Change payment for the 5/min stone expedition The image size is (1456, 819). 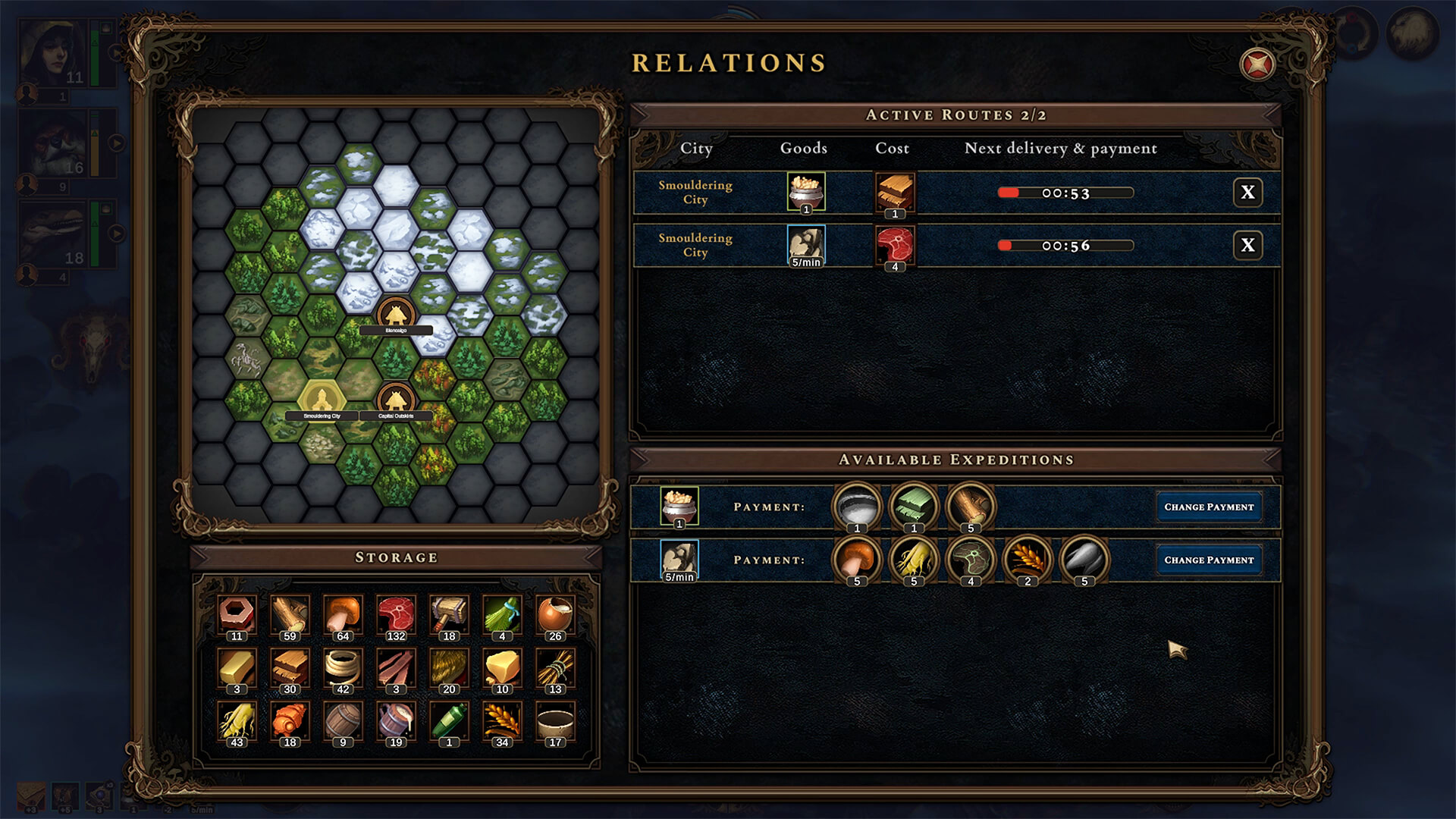pyautogui.click(x=1209, y=560)
